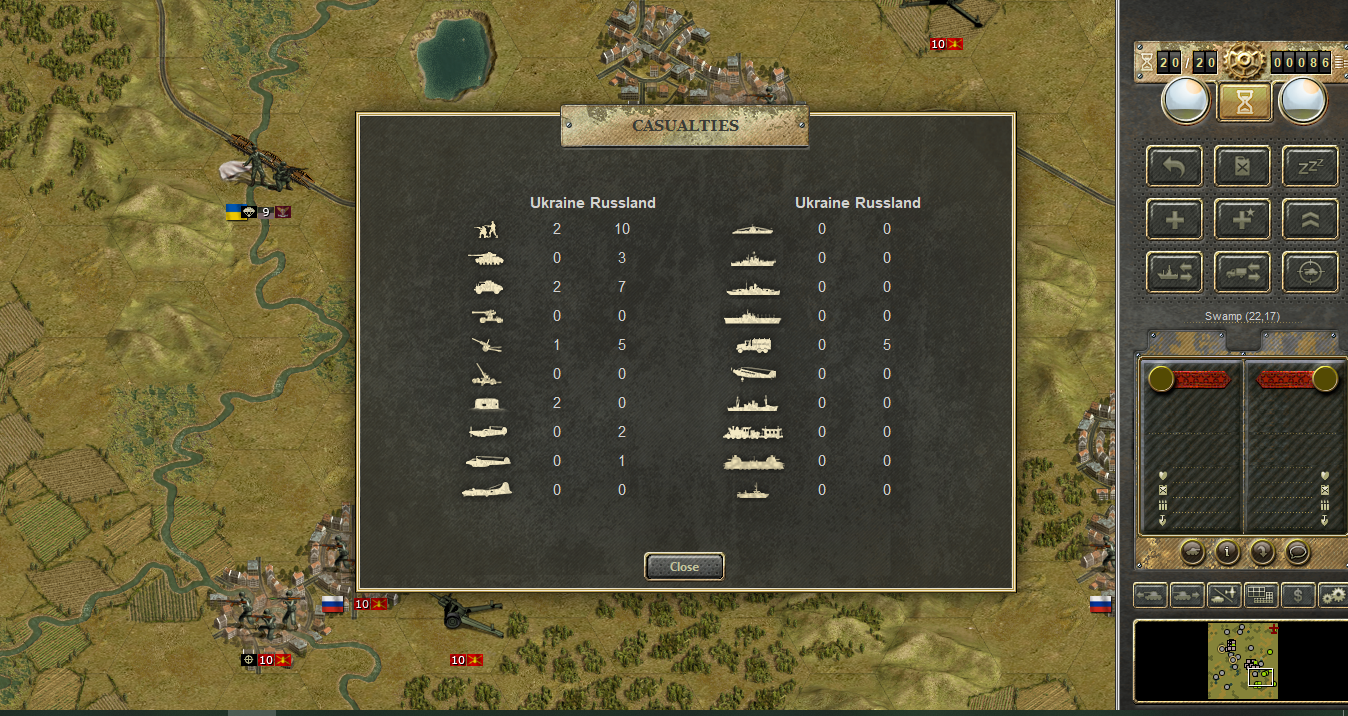Open unit info with the 'i' button

point(1227,551)
